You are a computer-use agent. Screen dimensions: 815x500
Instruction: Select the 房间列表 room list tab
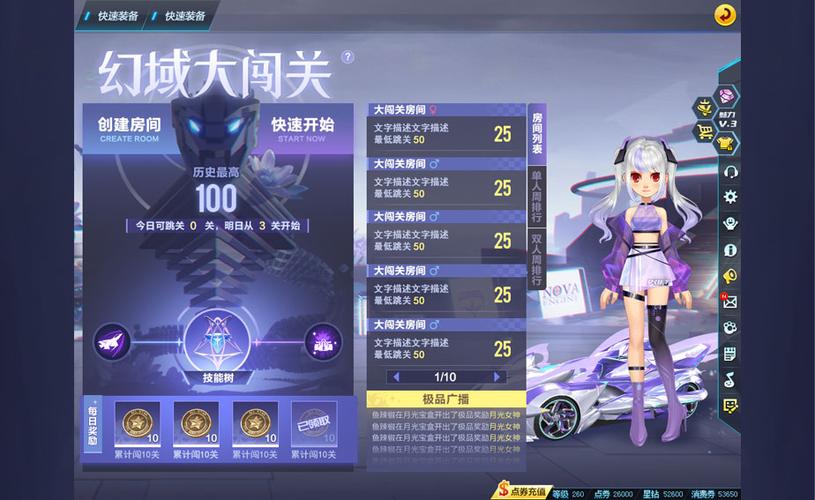coord(537,132)
